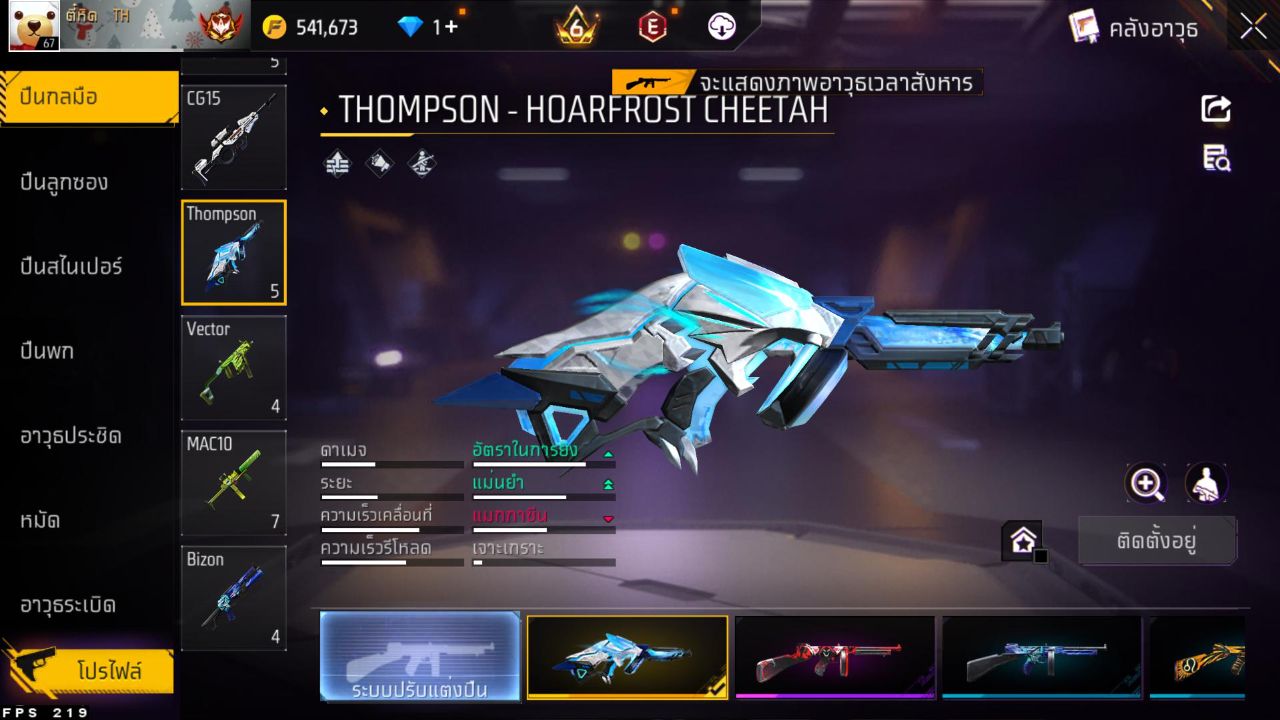Open the คลังอาวุธ armory icon at top right

click(1085, 27)
